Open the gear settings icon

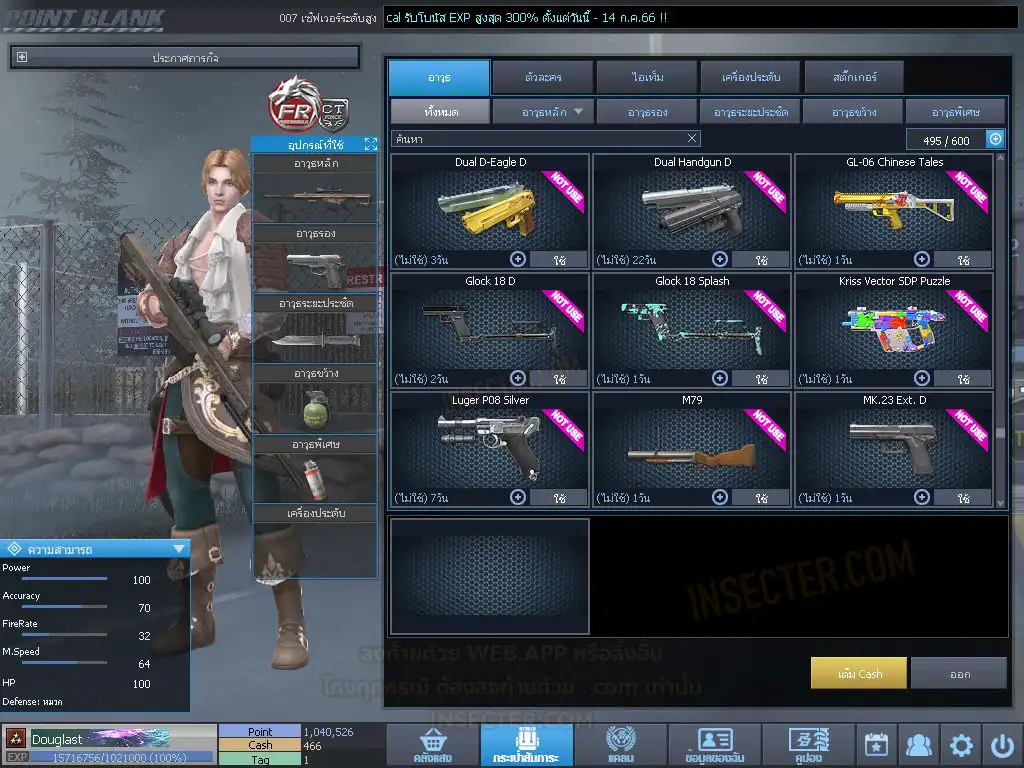pos(961,745)
